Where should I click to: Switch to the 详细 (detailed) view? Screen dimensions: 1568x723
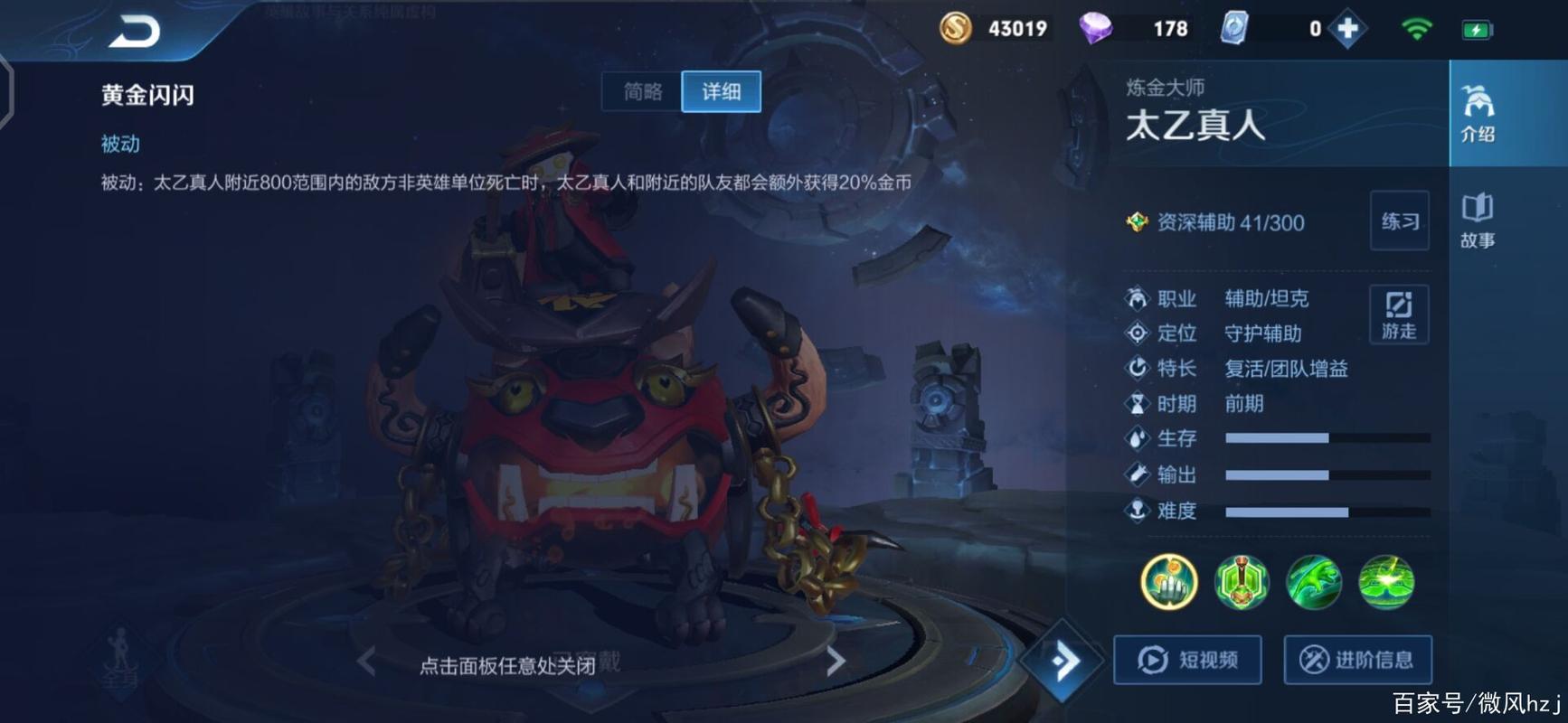point(722,91)
